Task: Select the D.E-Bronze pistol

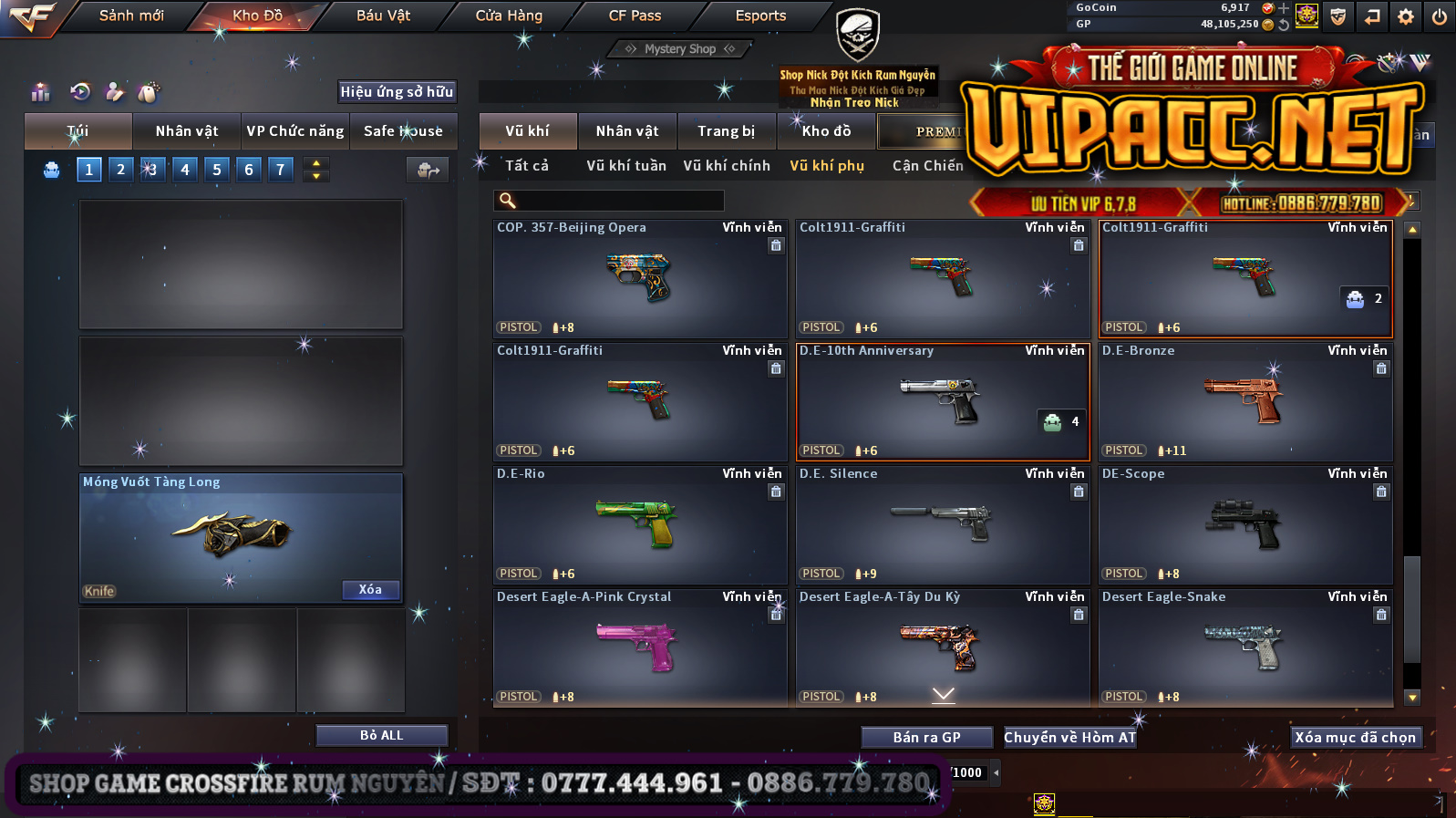Action: [1244, 401]
